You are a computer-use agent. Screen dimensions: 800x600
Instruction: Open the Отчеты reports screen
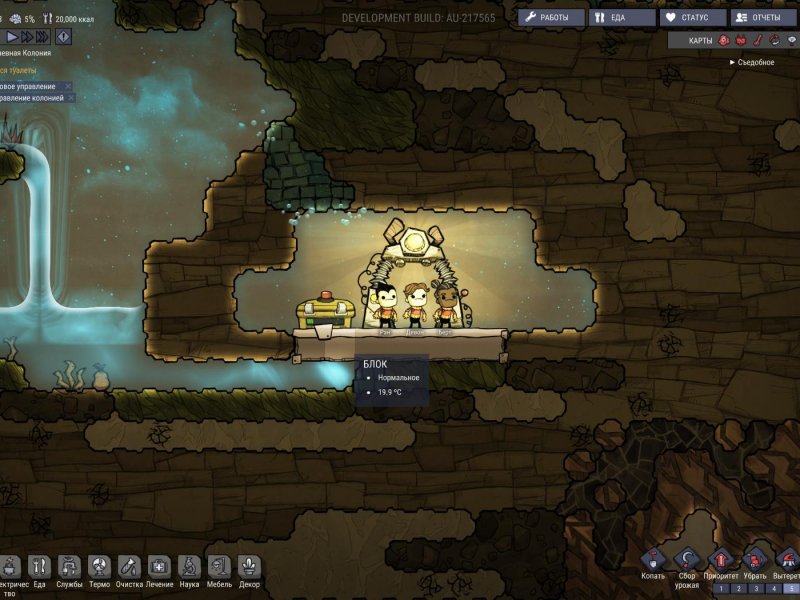(763, 18)
